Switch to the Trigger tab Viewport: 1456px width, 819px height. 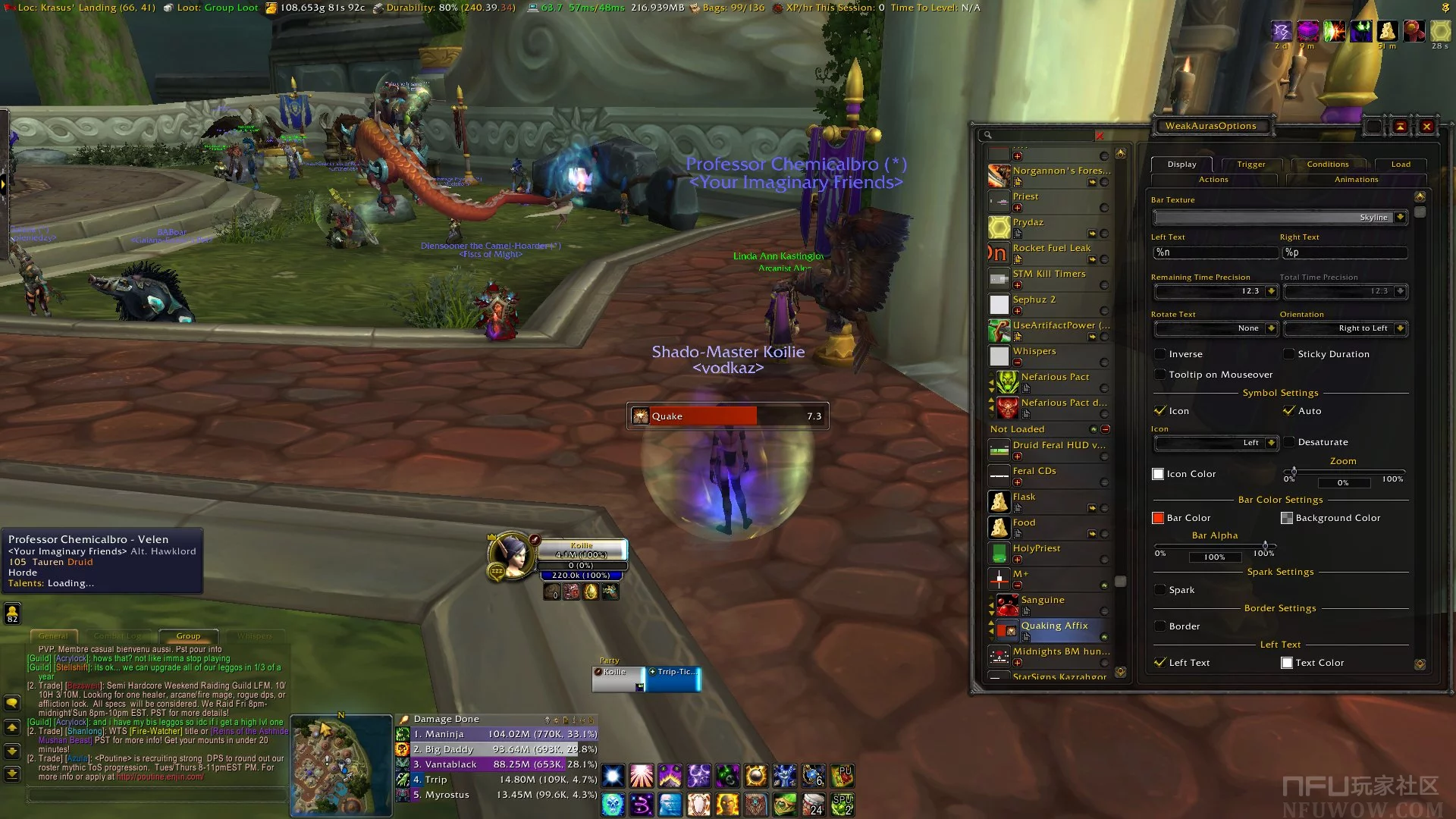coord(1250,165)
